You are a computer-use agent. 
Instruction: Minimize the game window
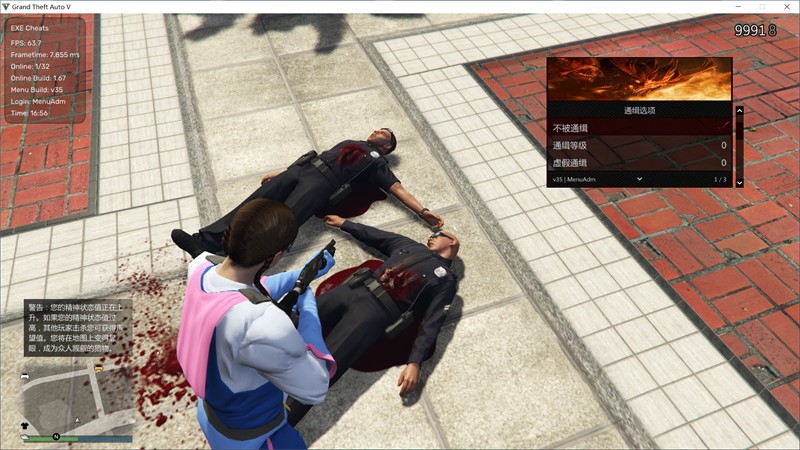tap(738, 7)
